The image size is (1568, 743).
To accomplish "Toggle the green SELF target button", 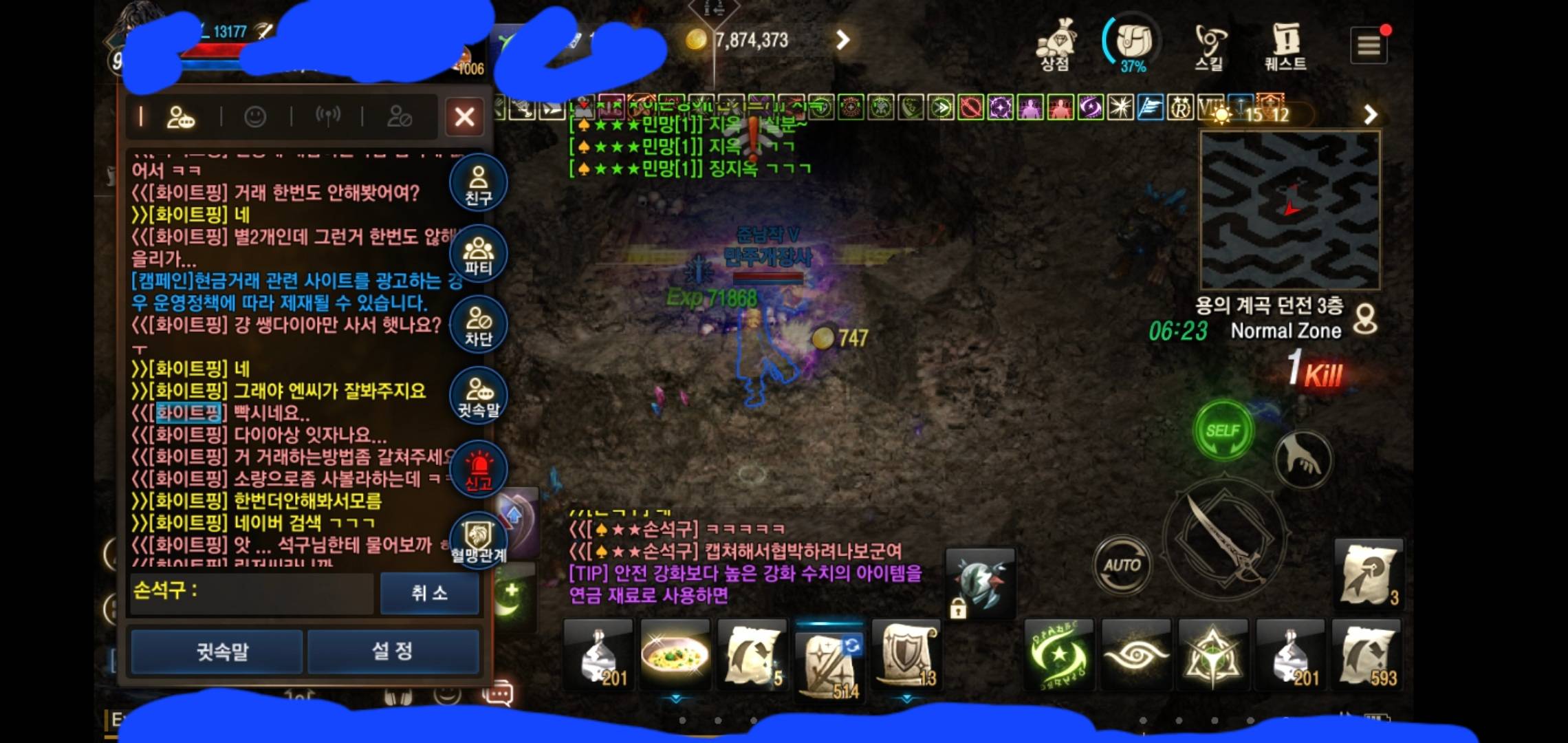I will (x=1223, y=431).
